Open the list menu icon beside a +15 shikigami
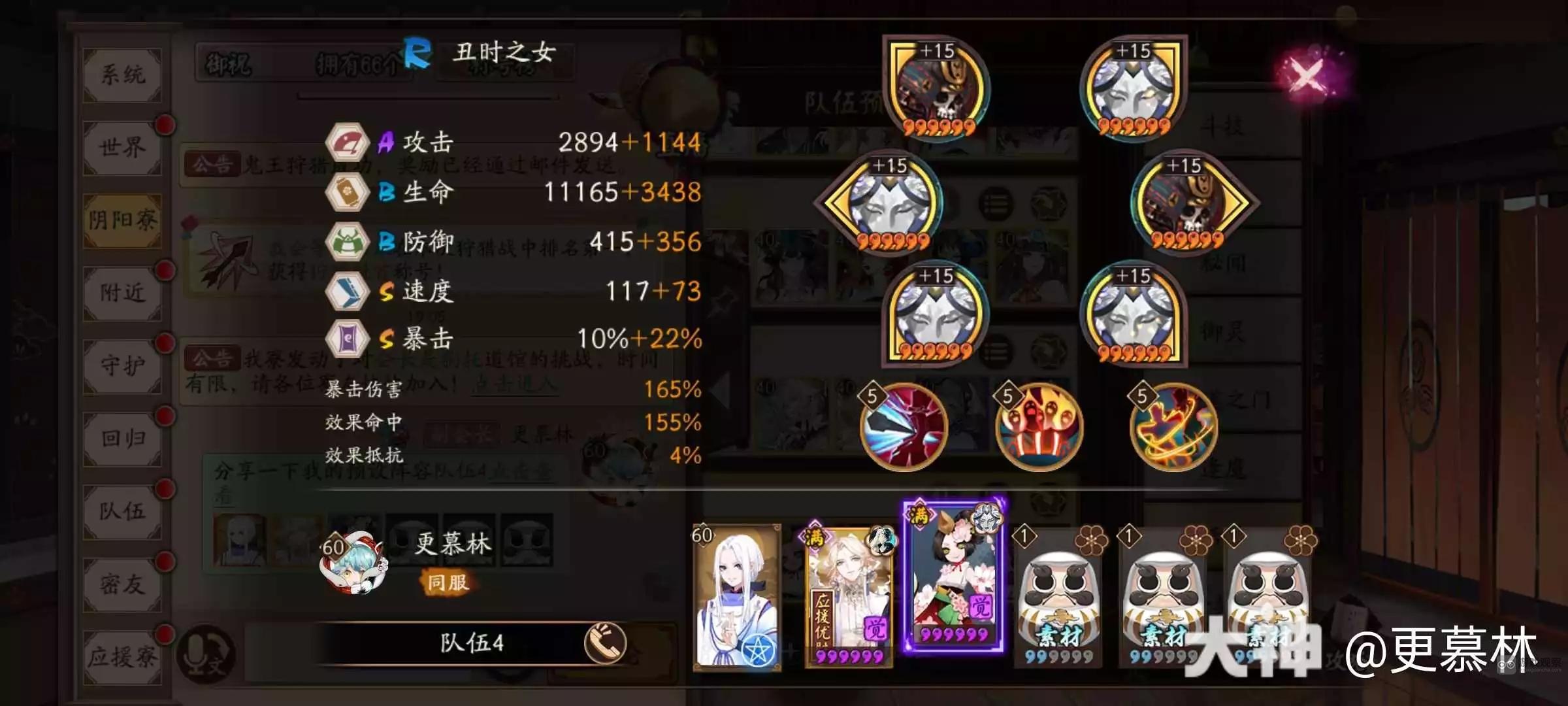The width and height of the screenshot is (1568, 706). pos(996,204)
